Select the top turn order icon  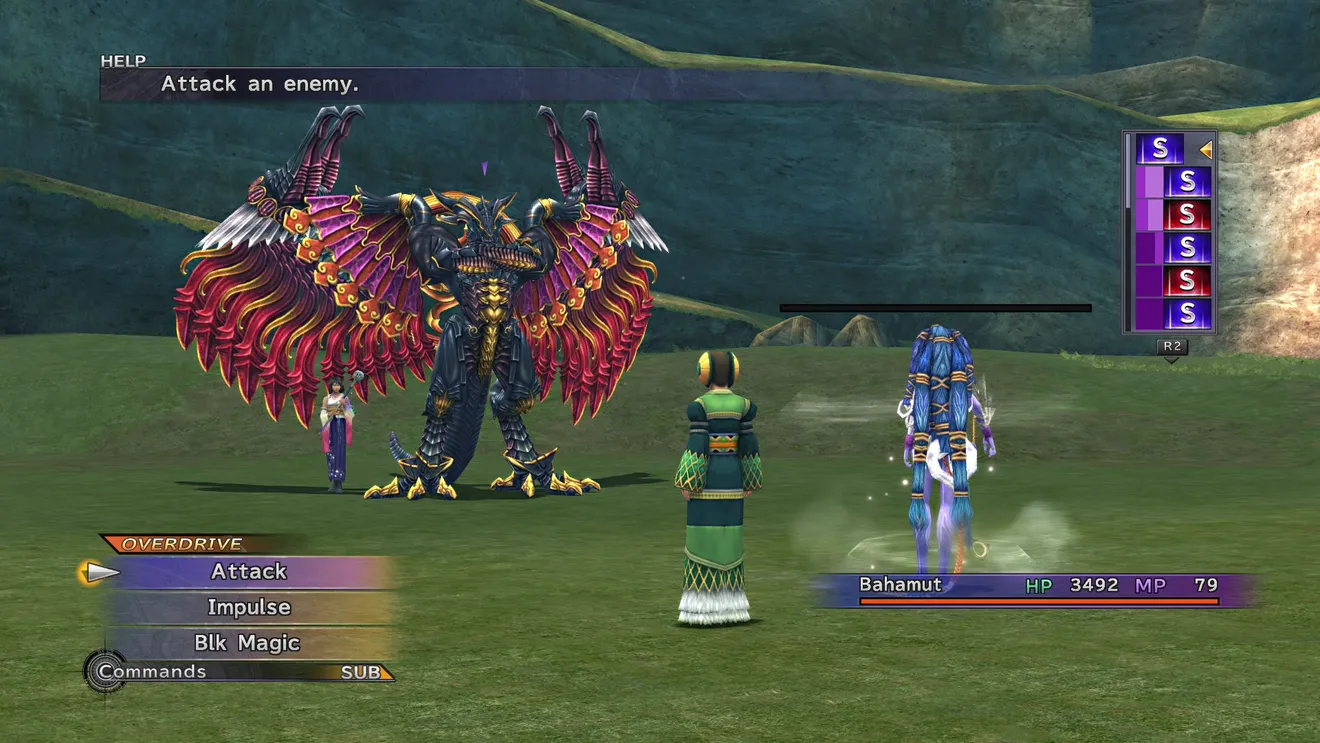click(x=1160, y=149)
